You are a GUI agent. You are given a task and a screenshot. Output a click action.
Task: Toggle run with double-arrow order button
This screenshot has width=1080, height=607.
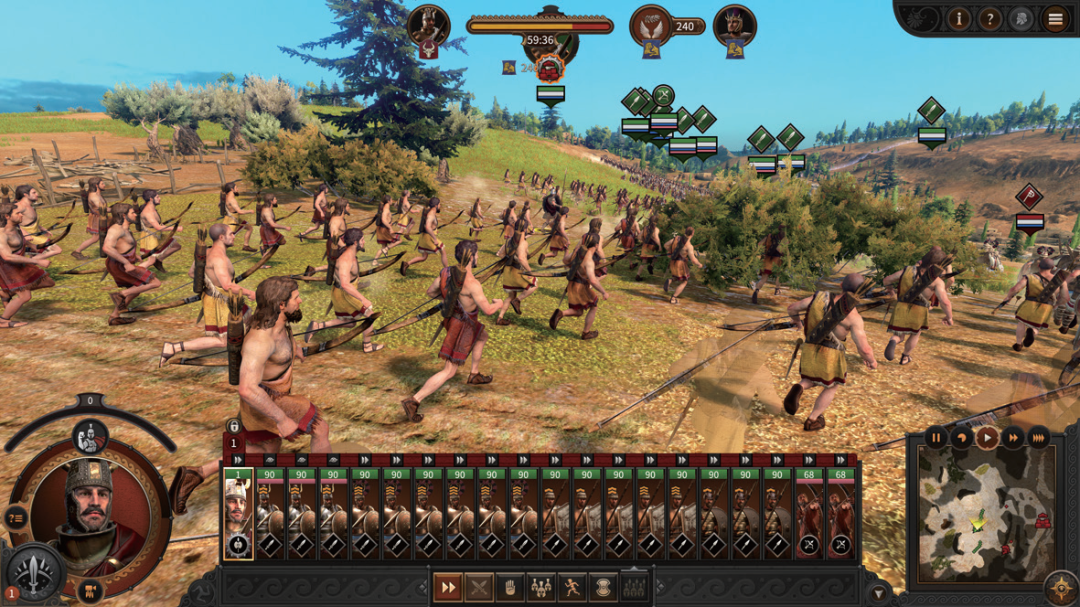pos(447,587)
